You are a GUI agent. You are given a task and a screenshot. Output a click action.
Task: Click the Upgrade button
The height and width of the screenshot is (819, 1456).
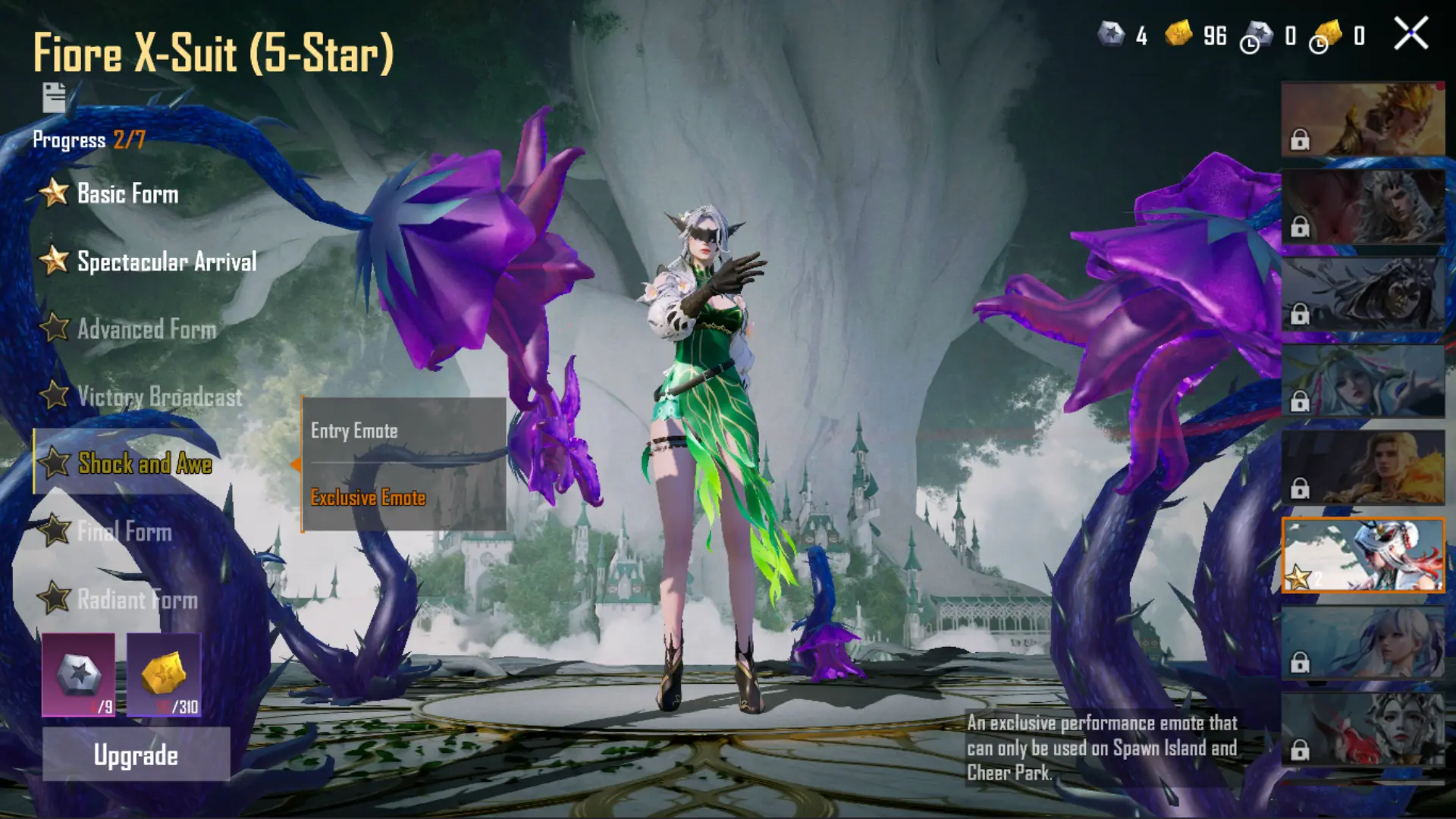(x=136, y=755)
